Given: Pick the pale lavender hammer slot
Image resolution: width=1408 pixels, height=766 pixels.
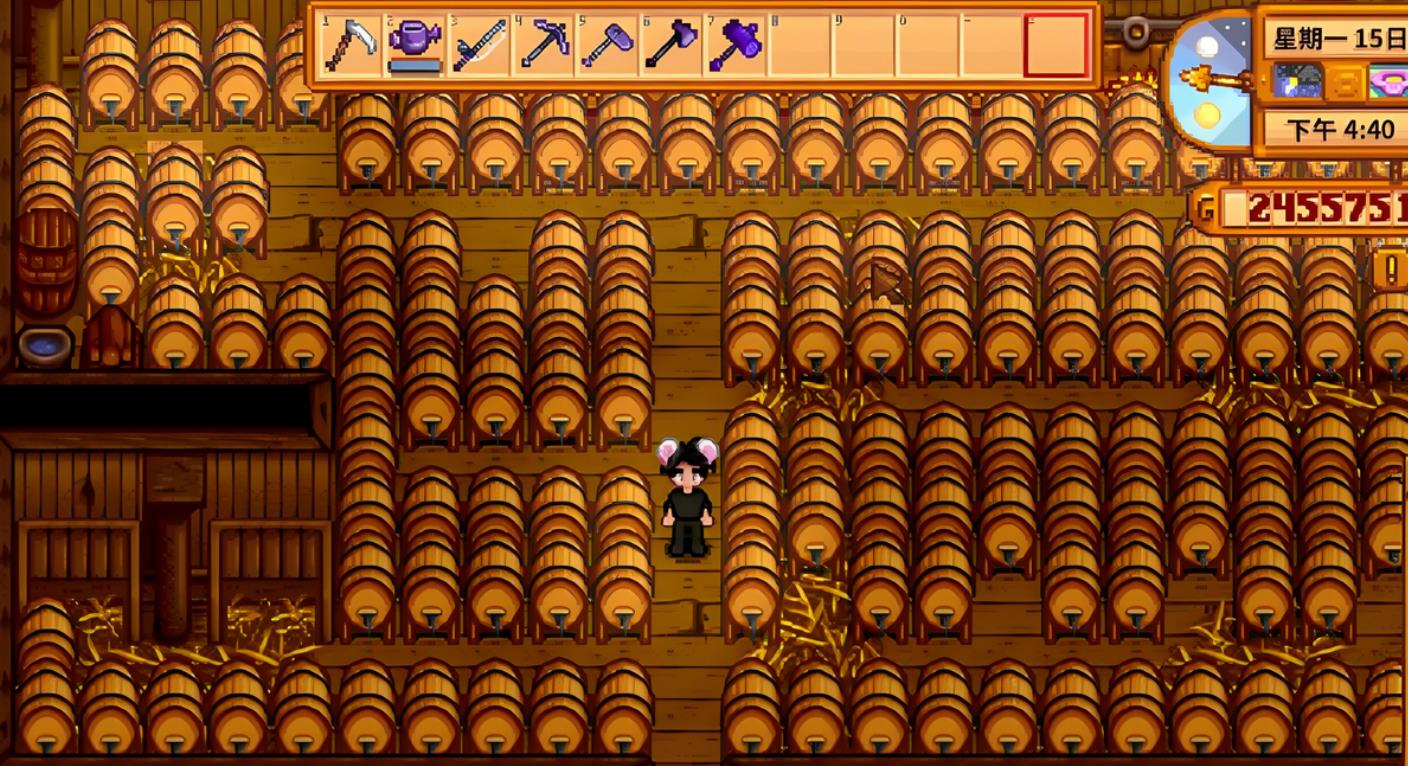Looking at the screenshot, I should tap(607, 45).
